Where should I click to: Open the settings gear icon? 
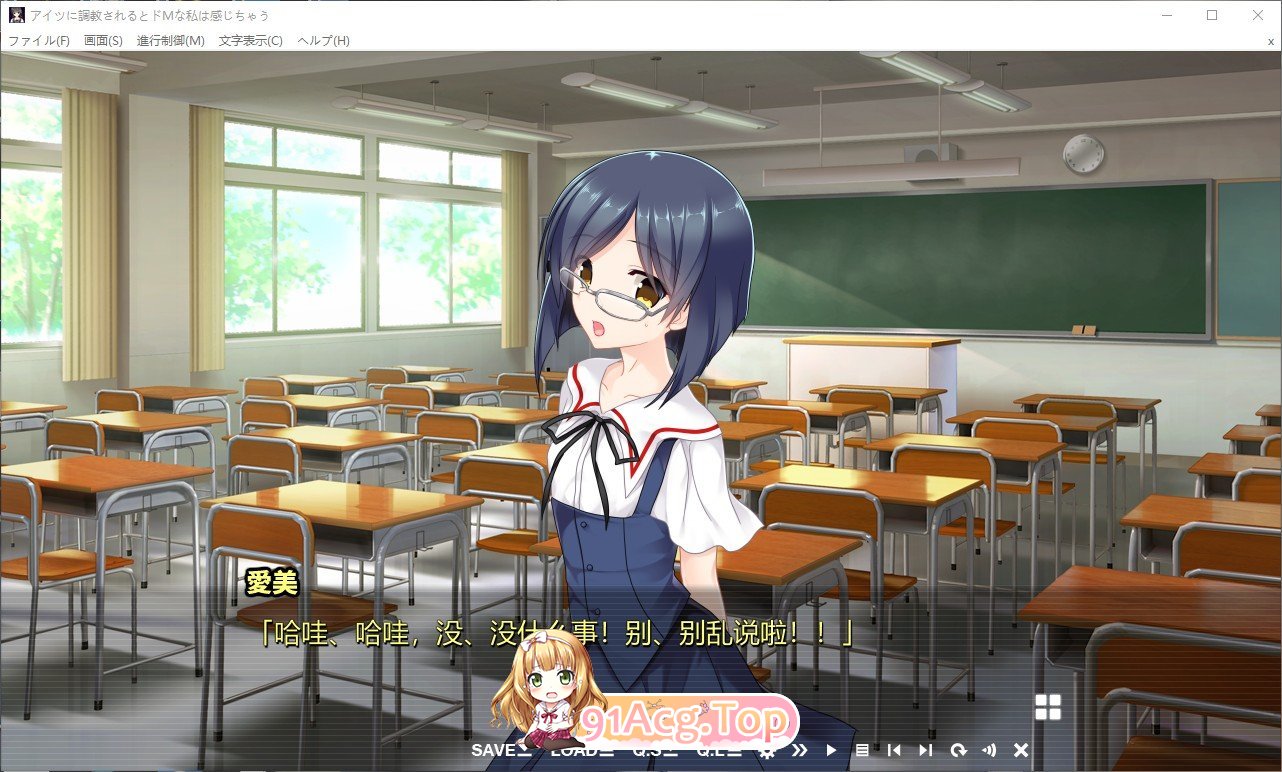[766, 749]
